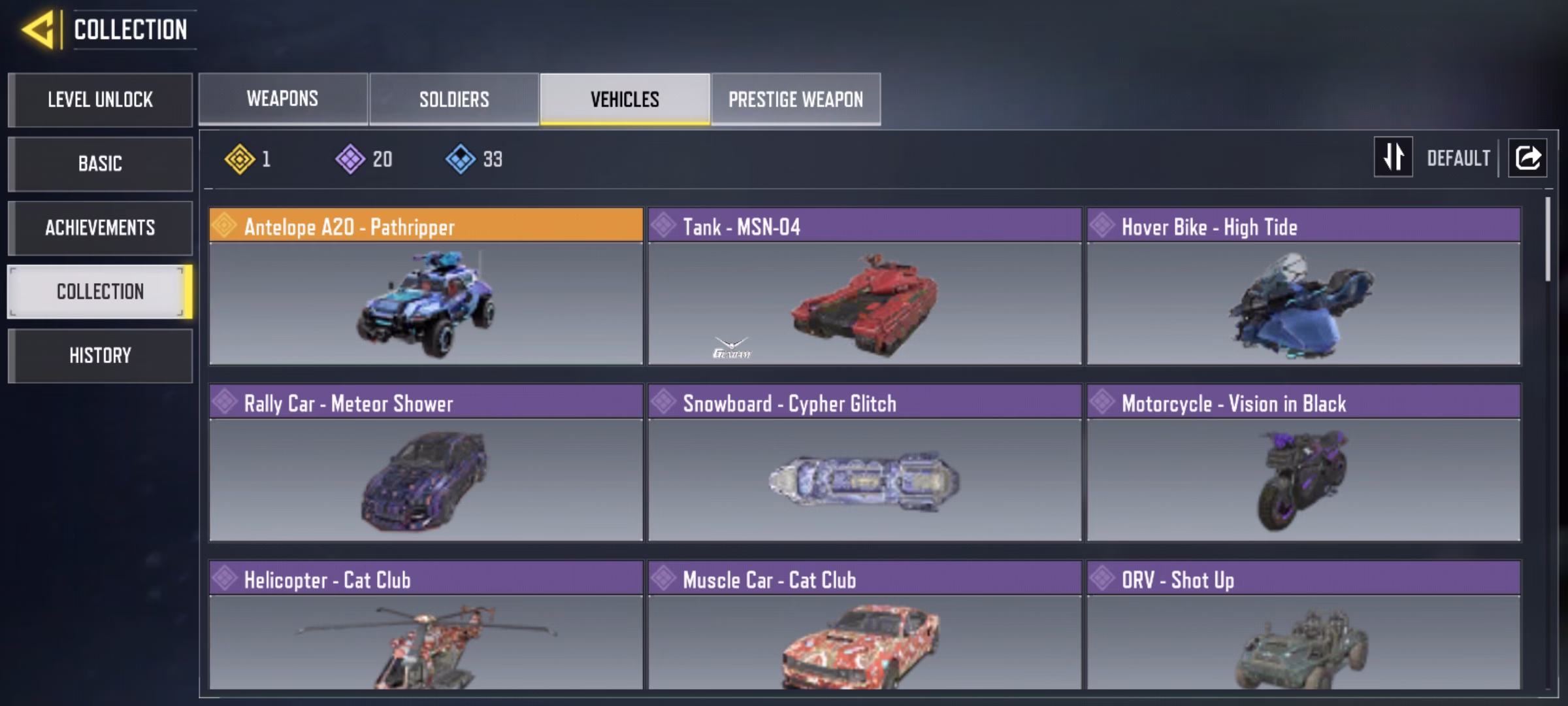Pick the Snowboard - Cypher Glitch card
Viewport: 1568px width, 706px height.
click(864, 463)
